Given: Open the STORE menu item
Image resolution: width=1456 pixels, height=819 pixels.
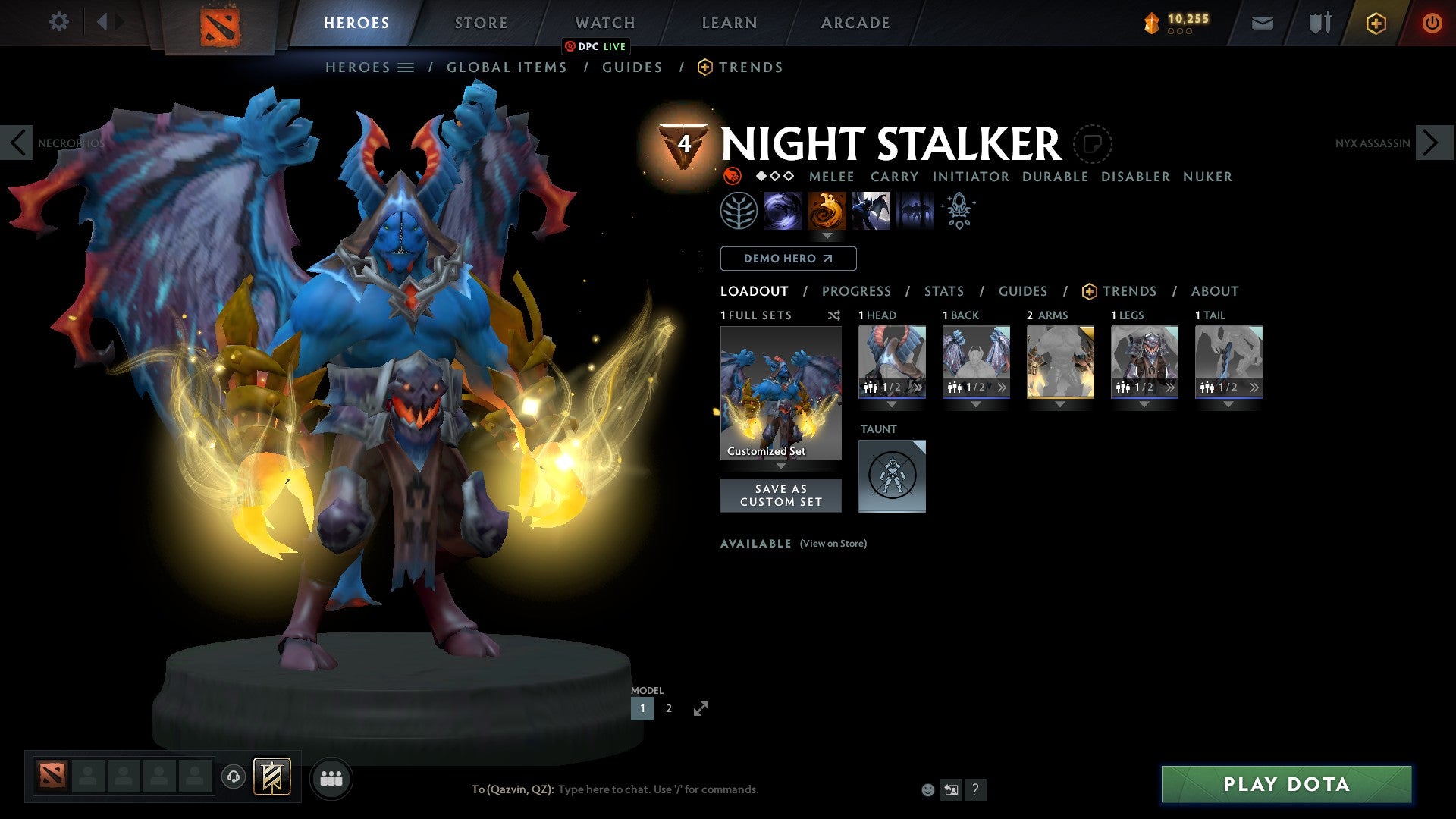Looking at the screenshot, I should [481, 23].
